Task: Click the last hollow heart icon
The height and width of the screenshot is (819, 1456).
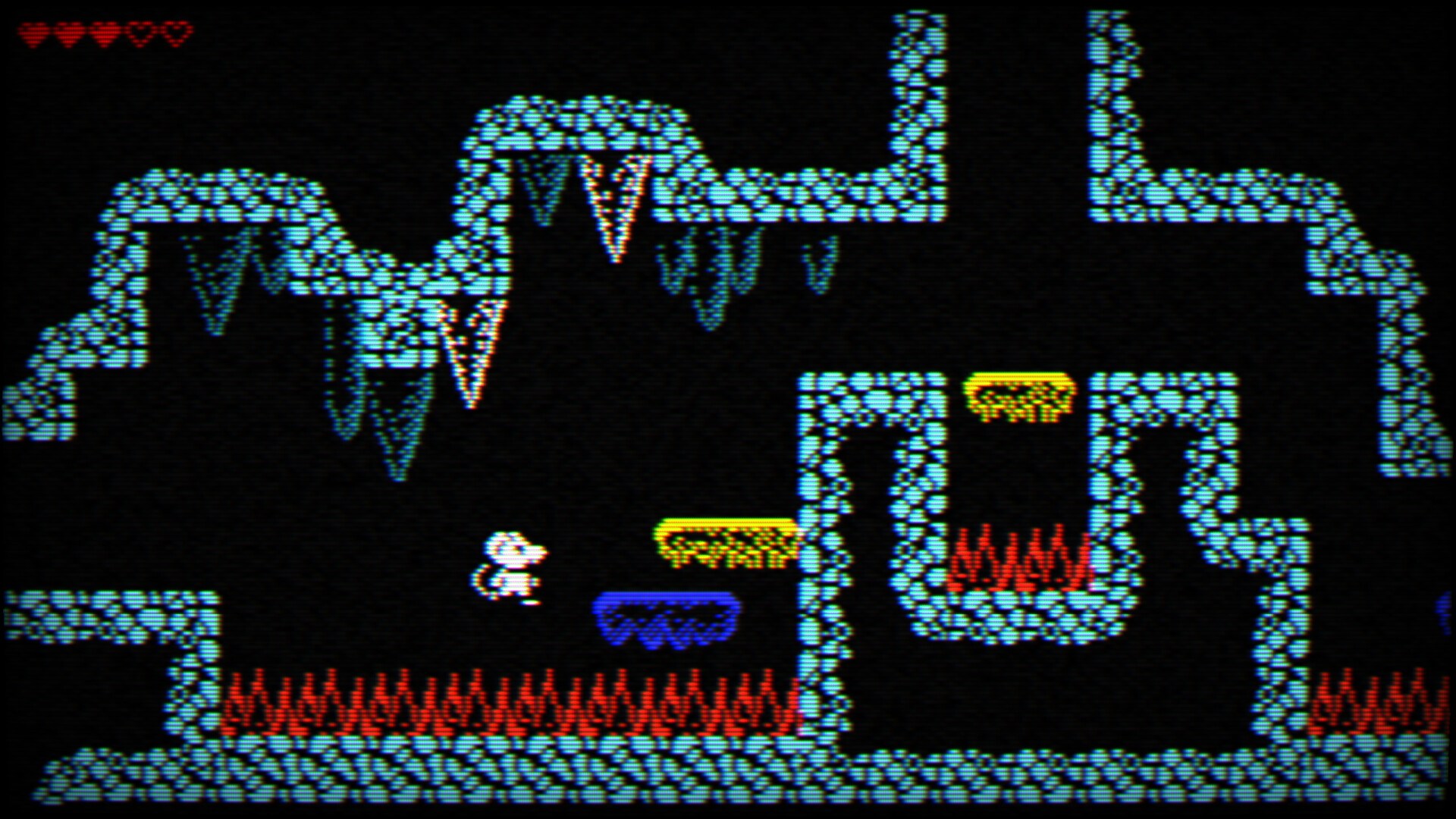Action: tap(176, 30)
